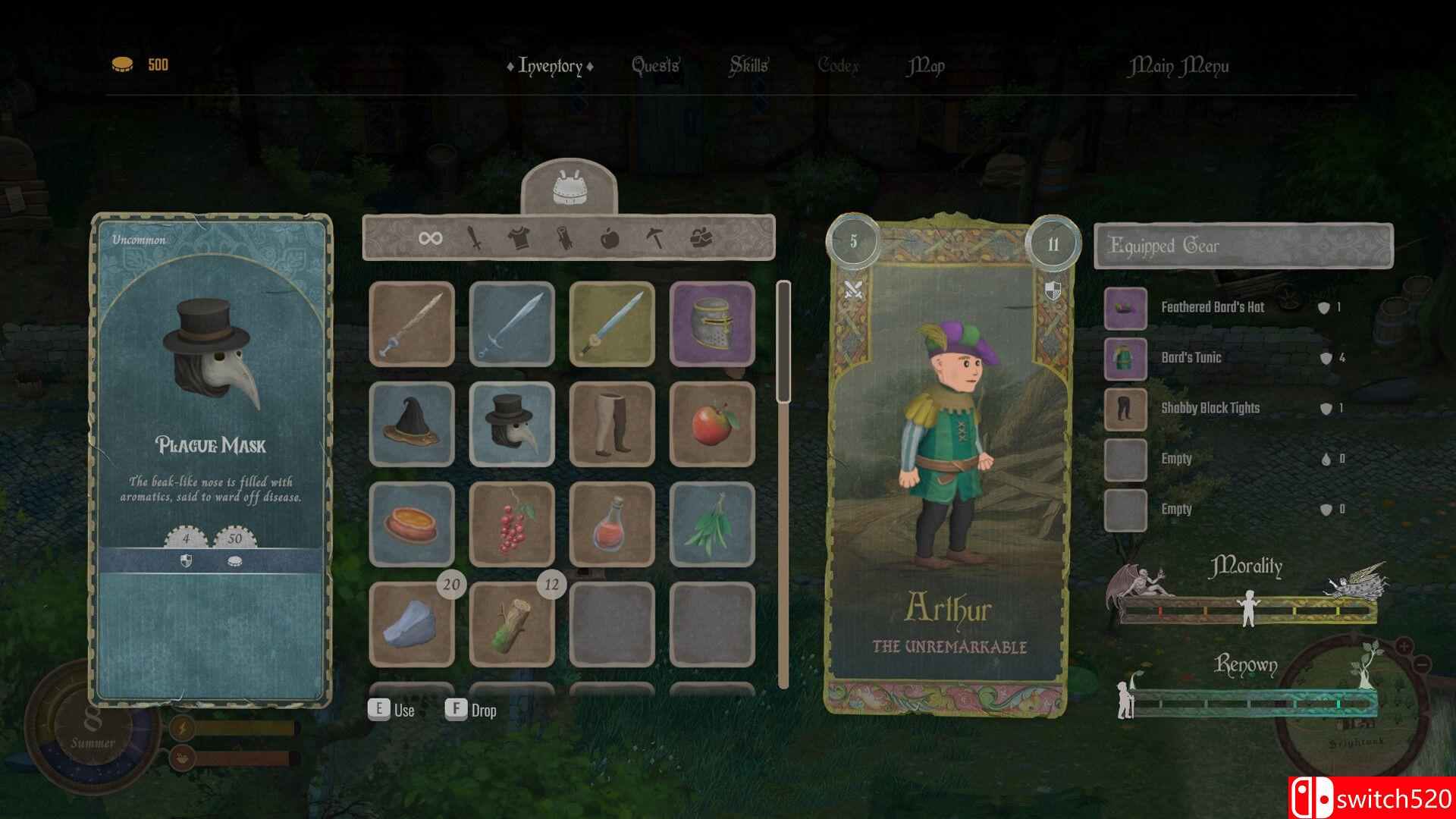Screen dimensions: 1456x819
Task: Select the infinity icon to show all items
Action: point(430,237)
